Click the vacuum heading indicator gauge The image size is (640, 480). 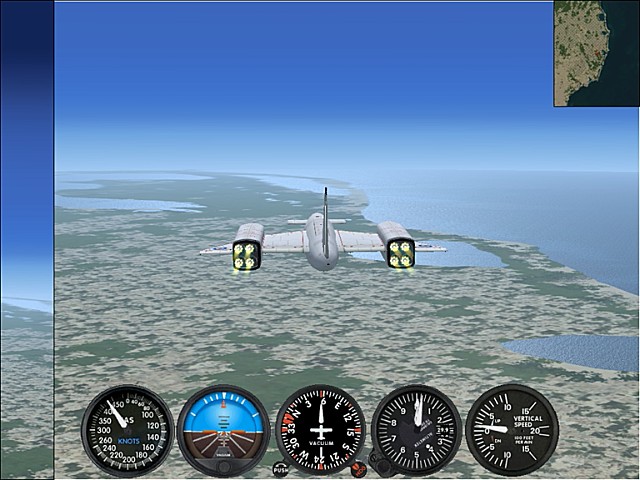coord(320,429)
